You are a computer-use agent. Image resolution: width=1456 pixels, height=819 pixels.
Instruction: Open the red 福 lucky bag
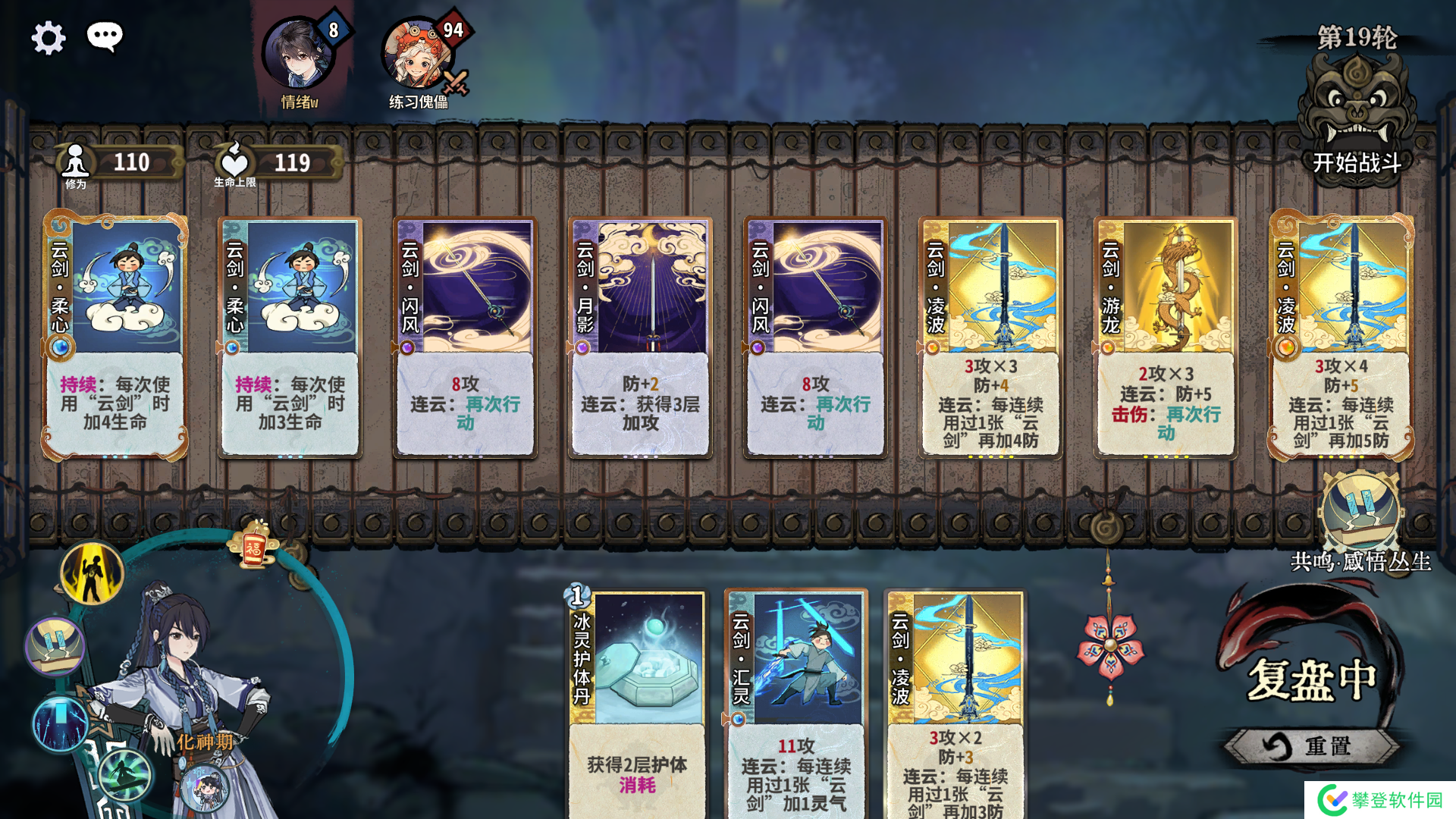point(254,544)
